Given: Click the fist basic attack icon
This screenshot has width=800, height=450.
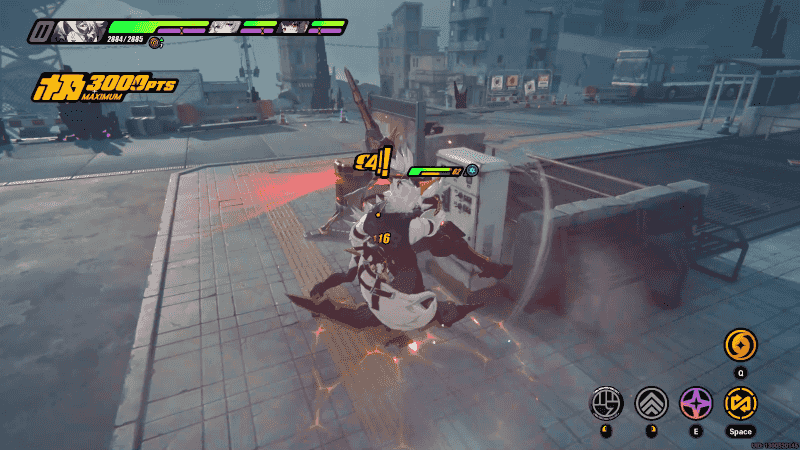Looking at the screenshot, I should 606,403.
